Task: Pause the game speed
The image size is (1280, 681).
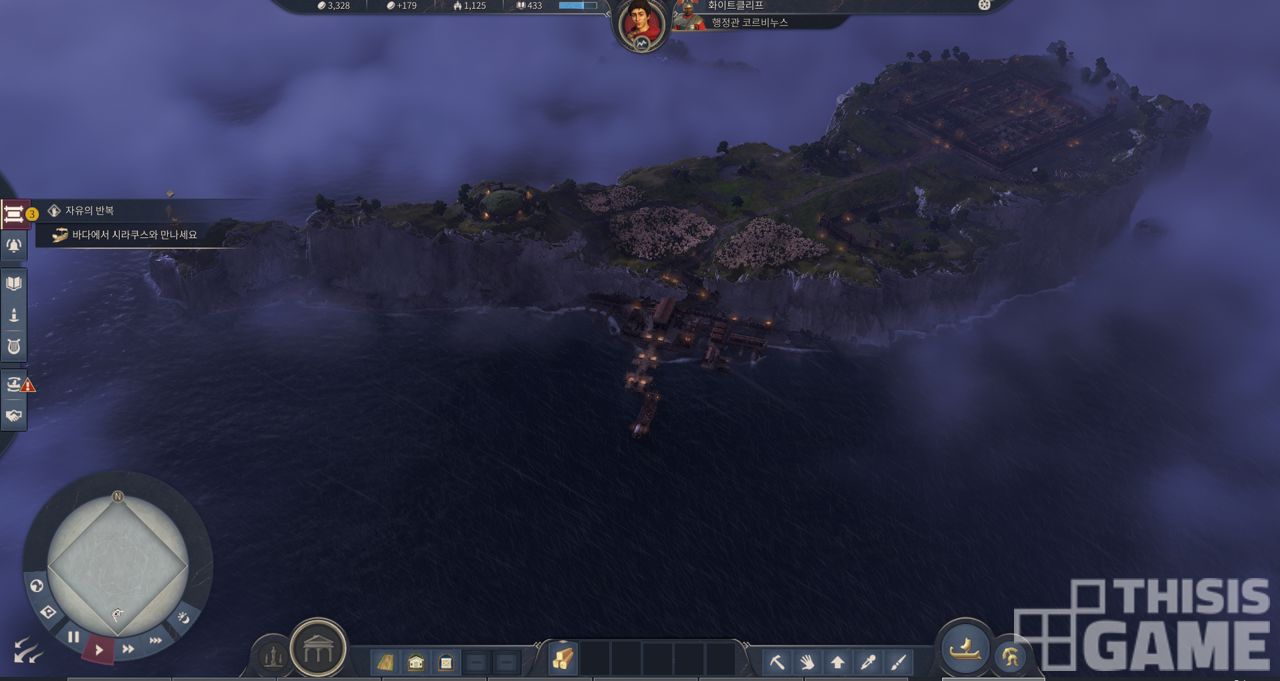Action: [73, 636]
